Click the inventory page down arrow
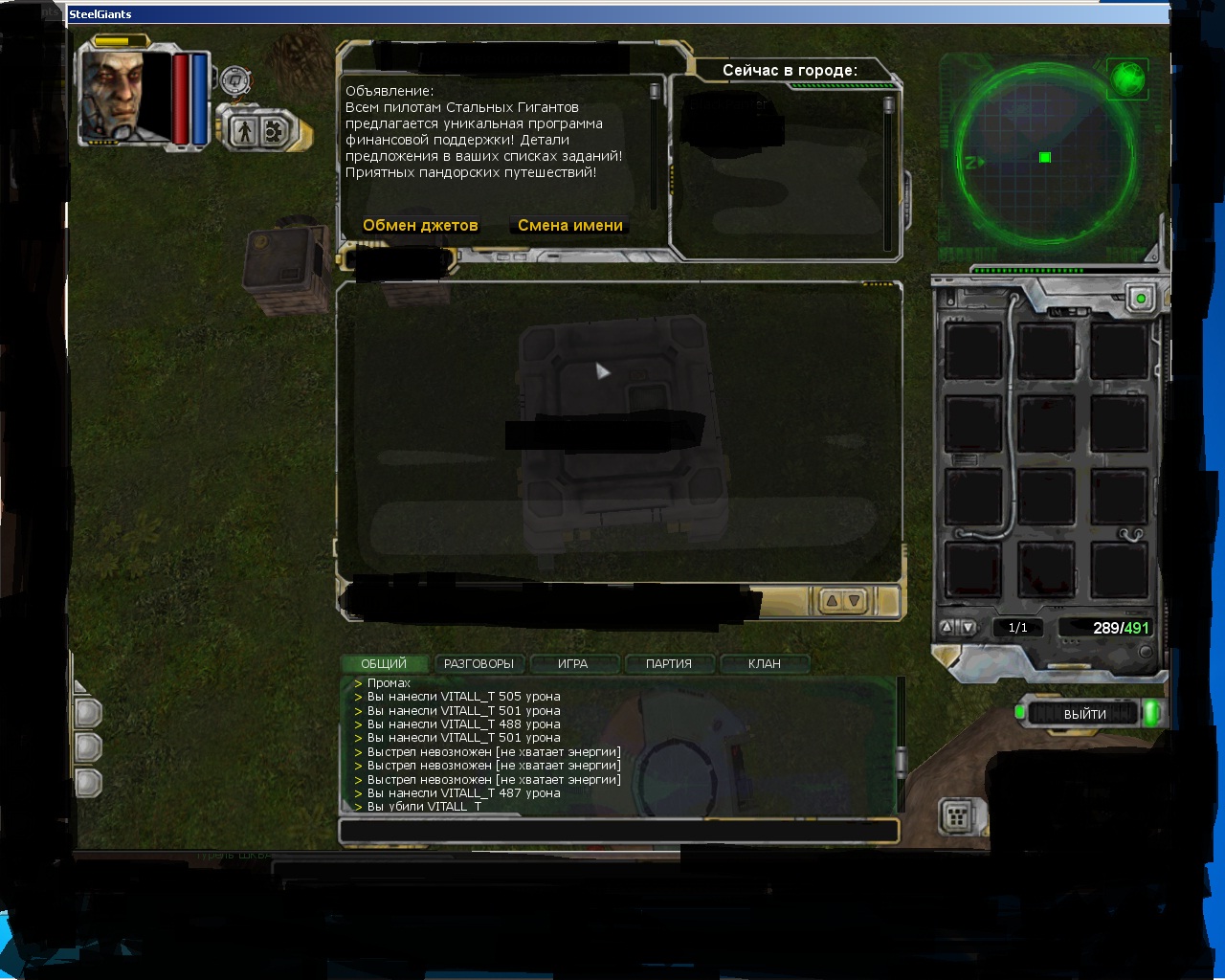Image resolution: width=1225 pixels, height=980 pixels. click(x=968, y=628)
